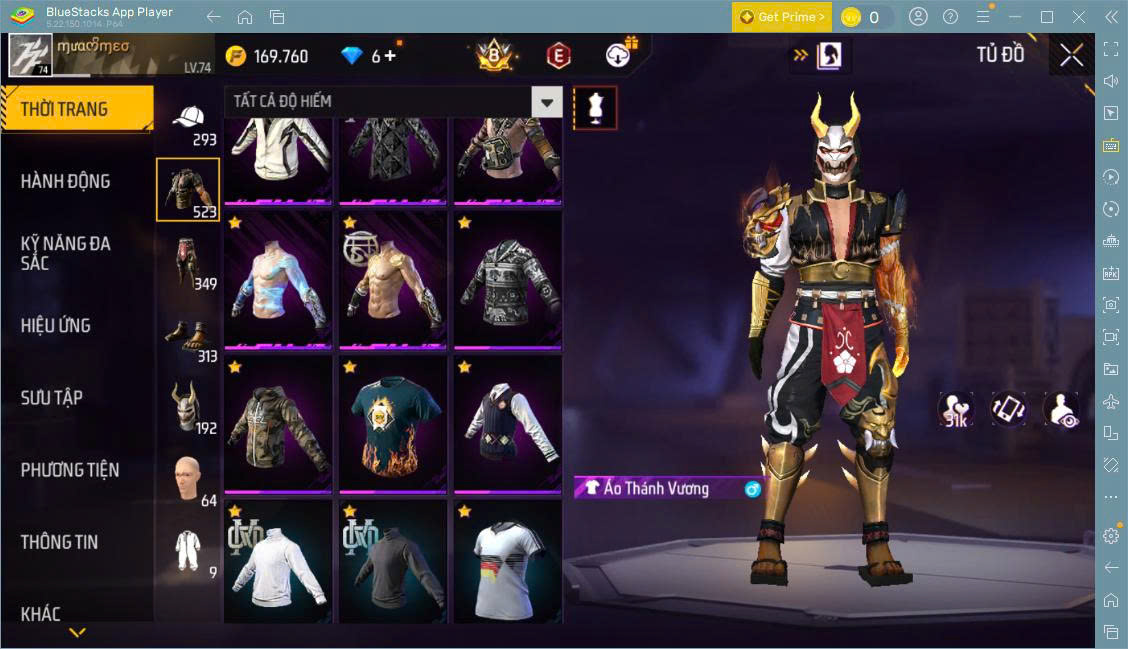Close the Tủ Đồ wardrobe screen
The image size is (1128, 649).
tap(1071, 56)
